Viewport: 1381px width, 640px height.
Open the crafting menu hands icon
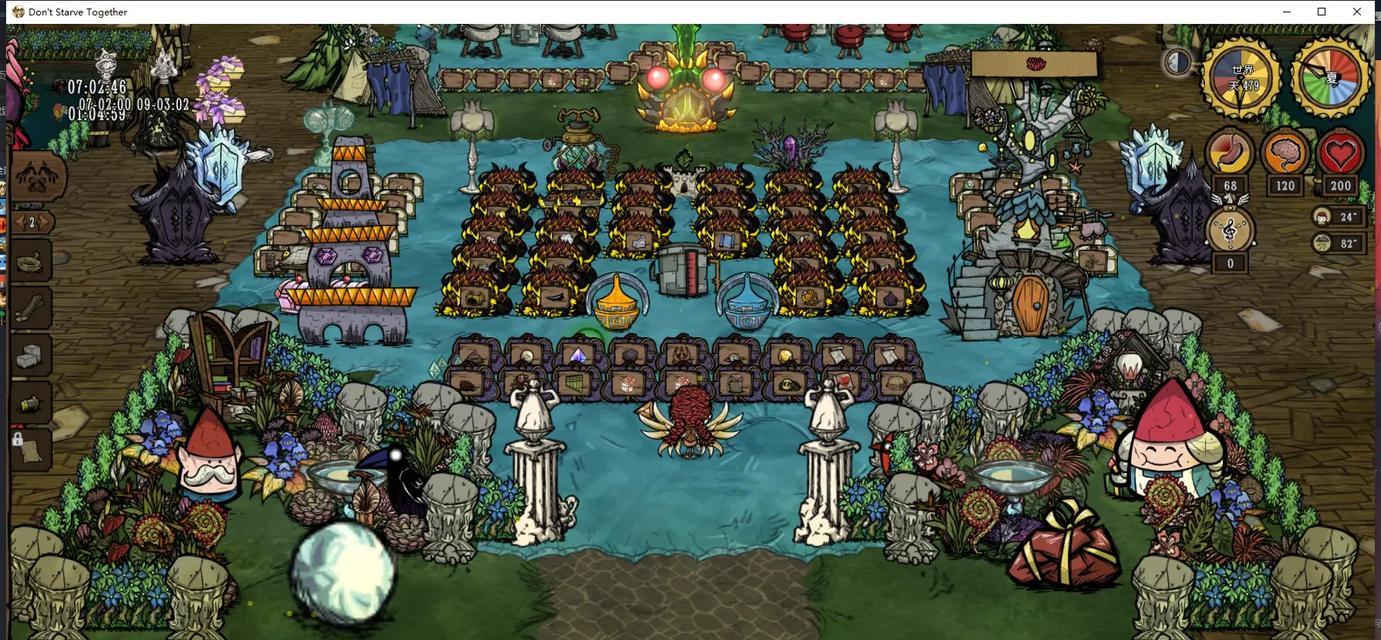(36, 177)
